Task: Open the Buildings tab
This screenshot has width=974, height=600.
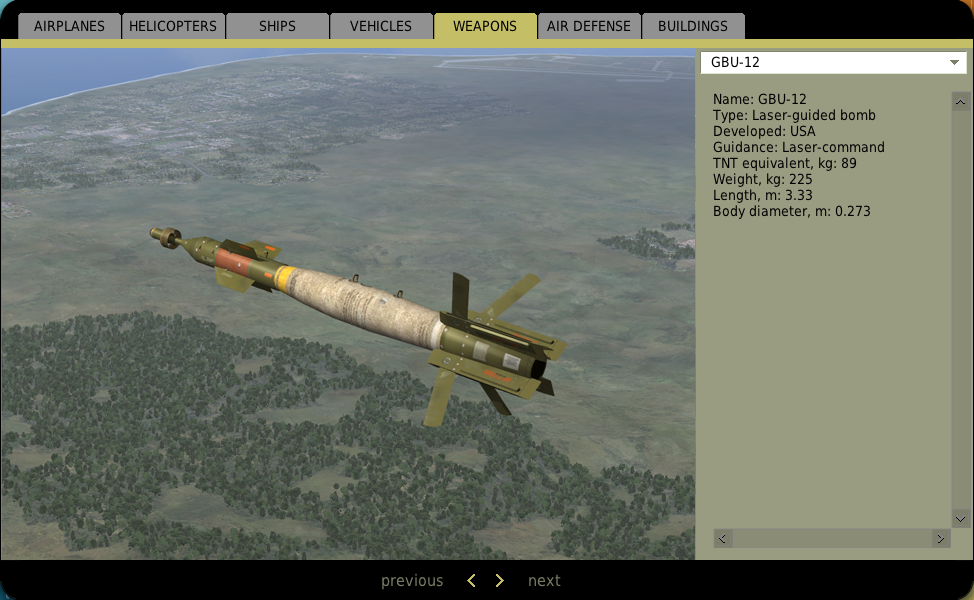Action: point(693,26)
